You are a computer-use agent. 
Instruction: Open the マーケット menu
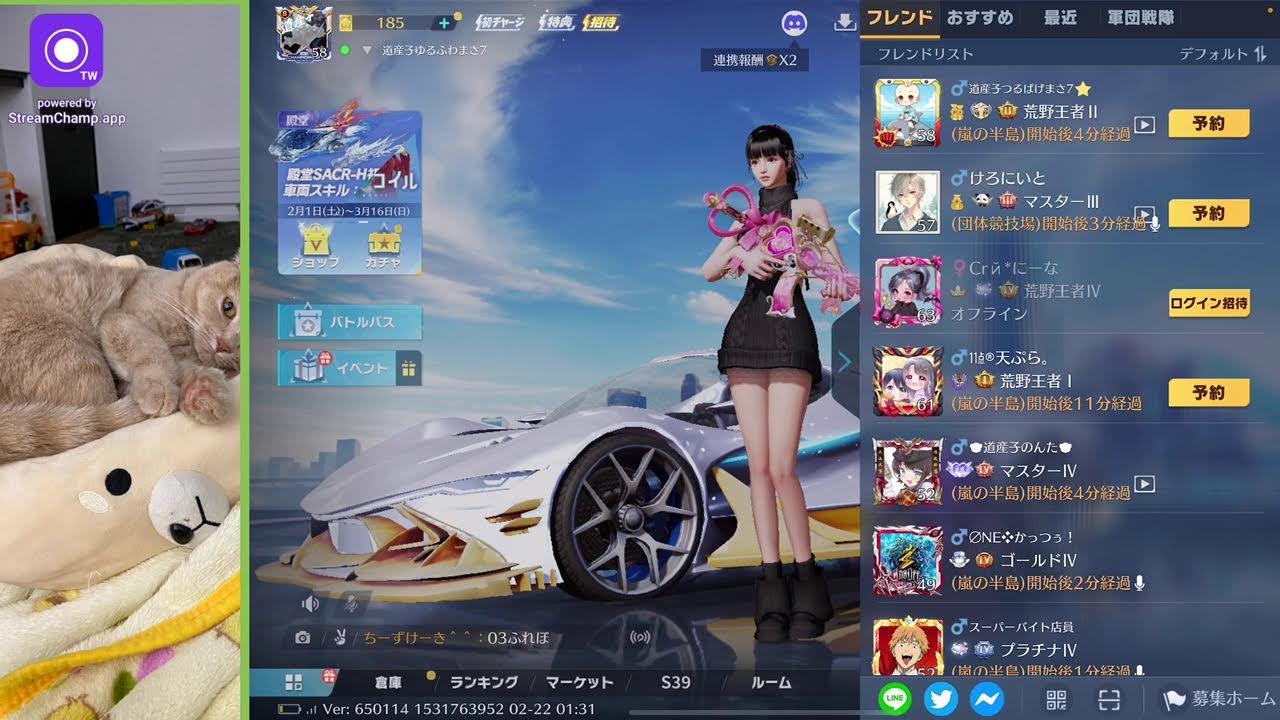(x=580, y=682)
